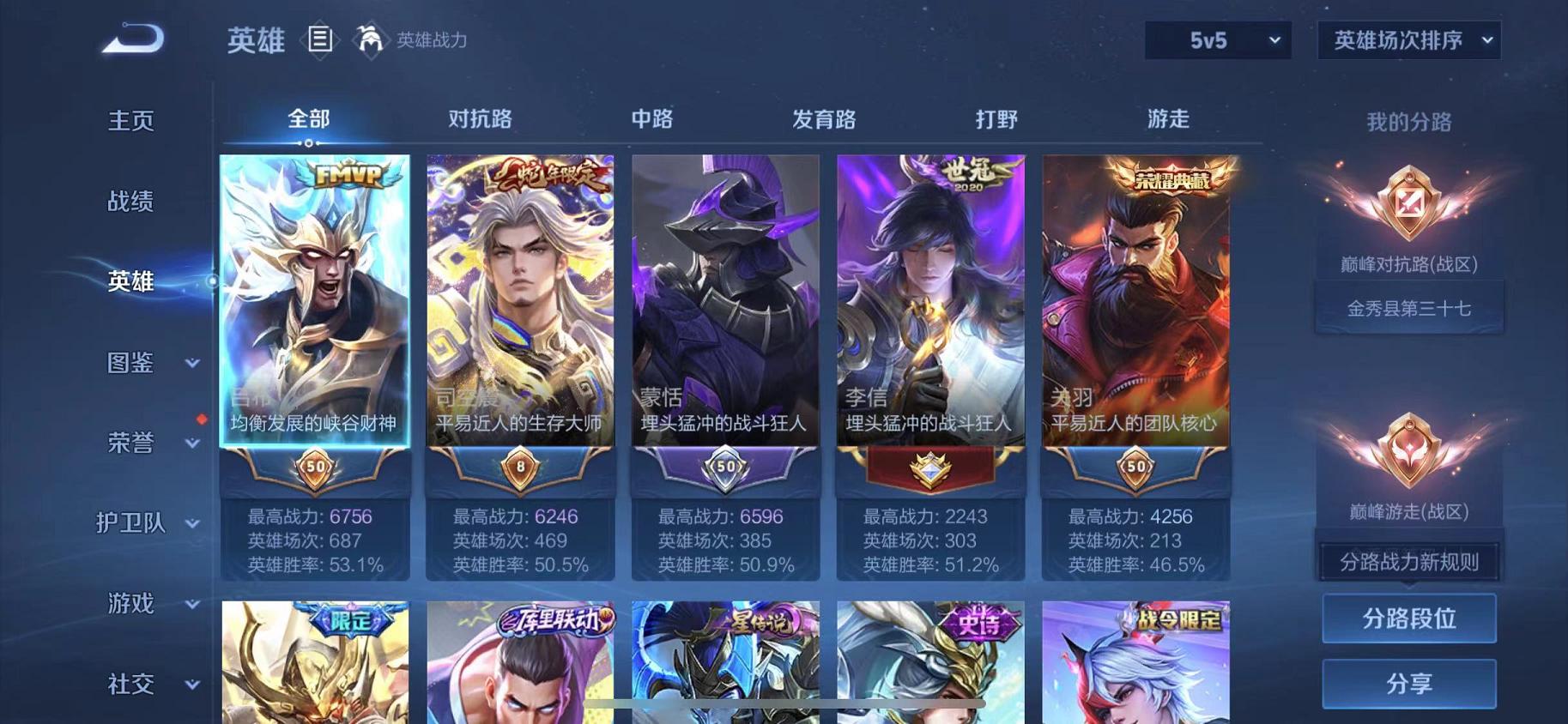Screen dimensions: 1568x724
Task: Open the hero list icon beside 英雄 title
Action: pos(322,39)
